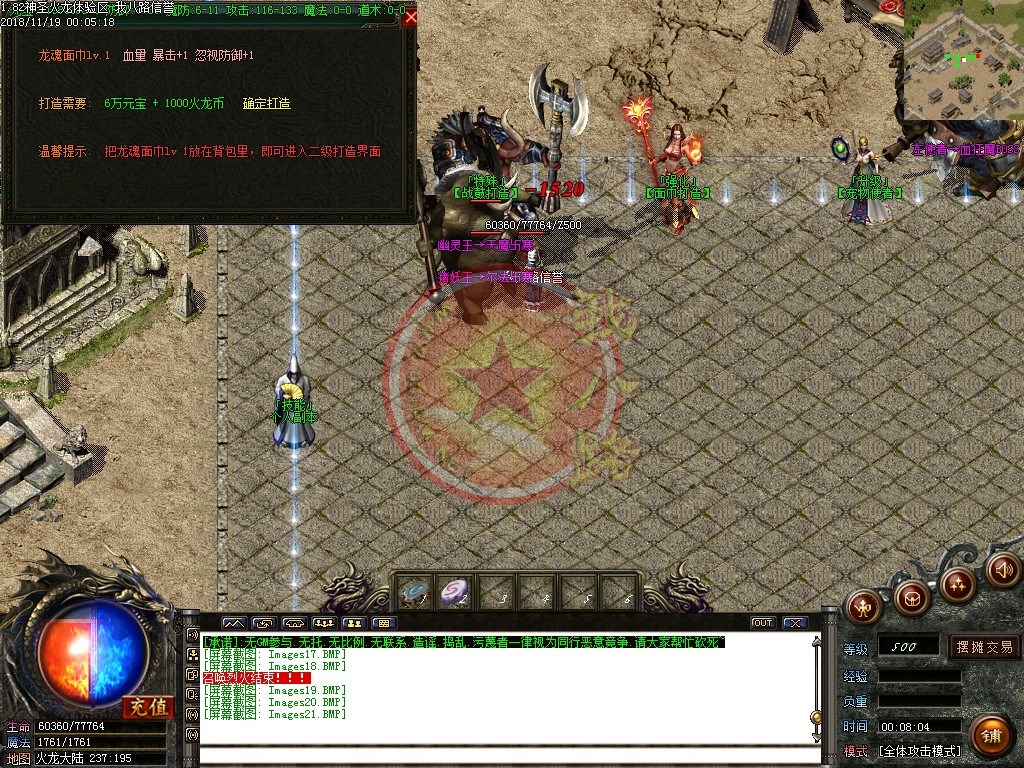This screenshot has width=1024, height=768.
Task: Close the forging dialog with the red X
Action: point(411,16)
